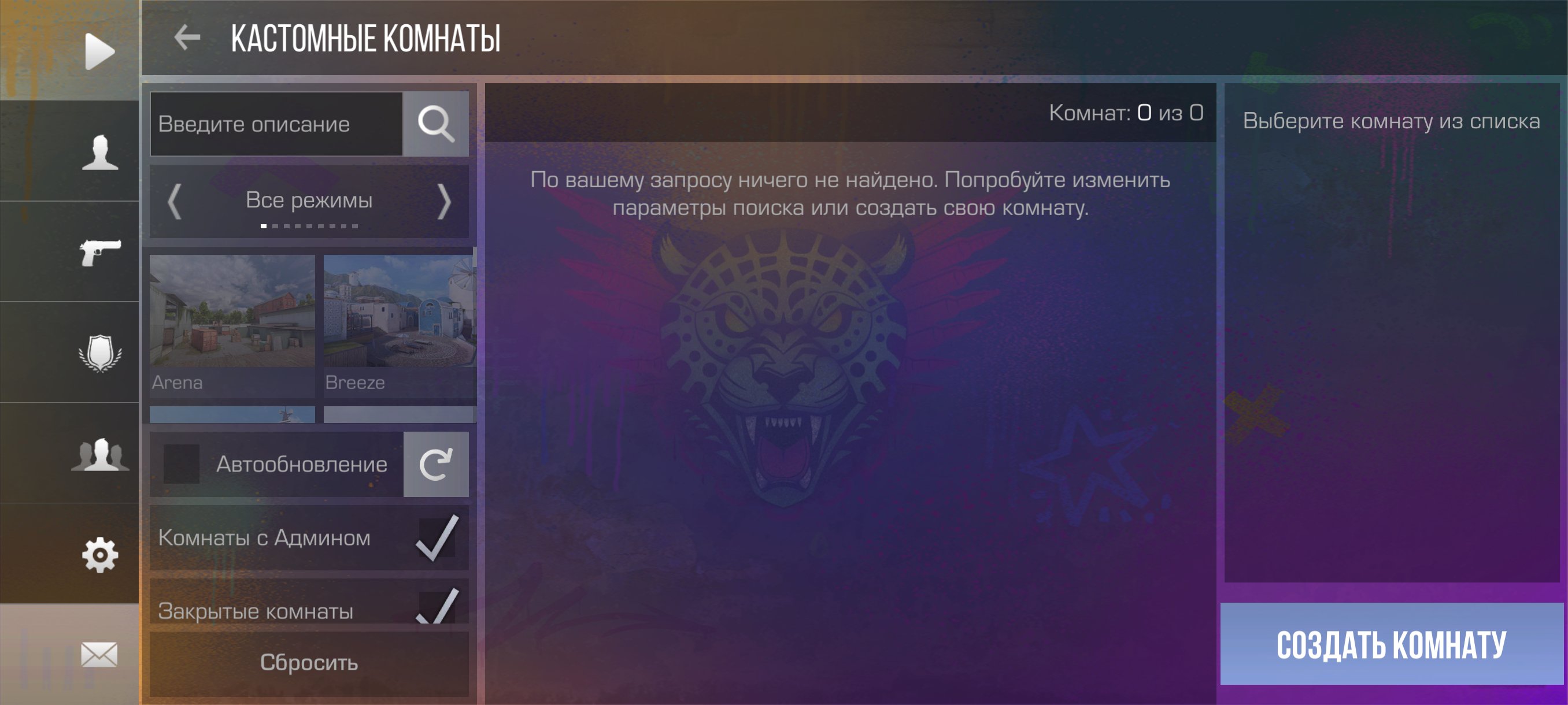
Task: Open the play tab in sidebar
Action: tap(99, 51)
